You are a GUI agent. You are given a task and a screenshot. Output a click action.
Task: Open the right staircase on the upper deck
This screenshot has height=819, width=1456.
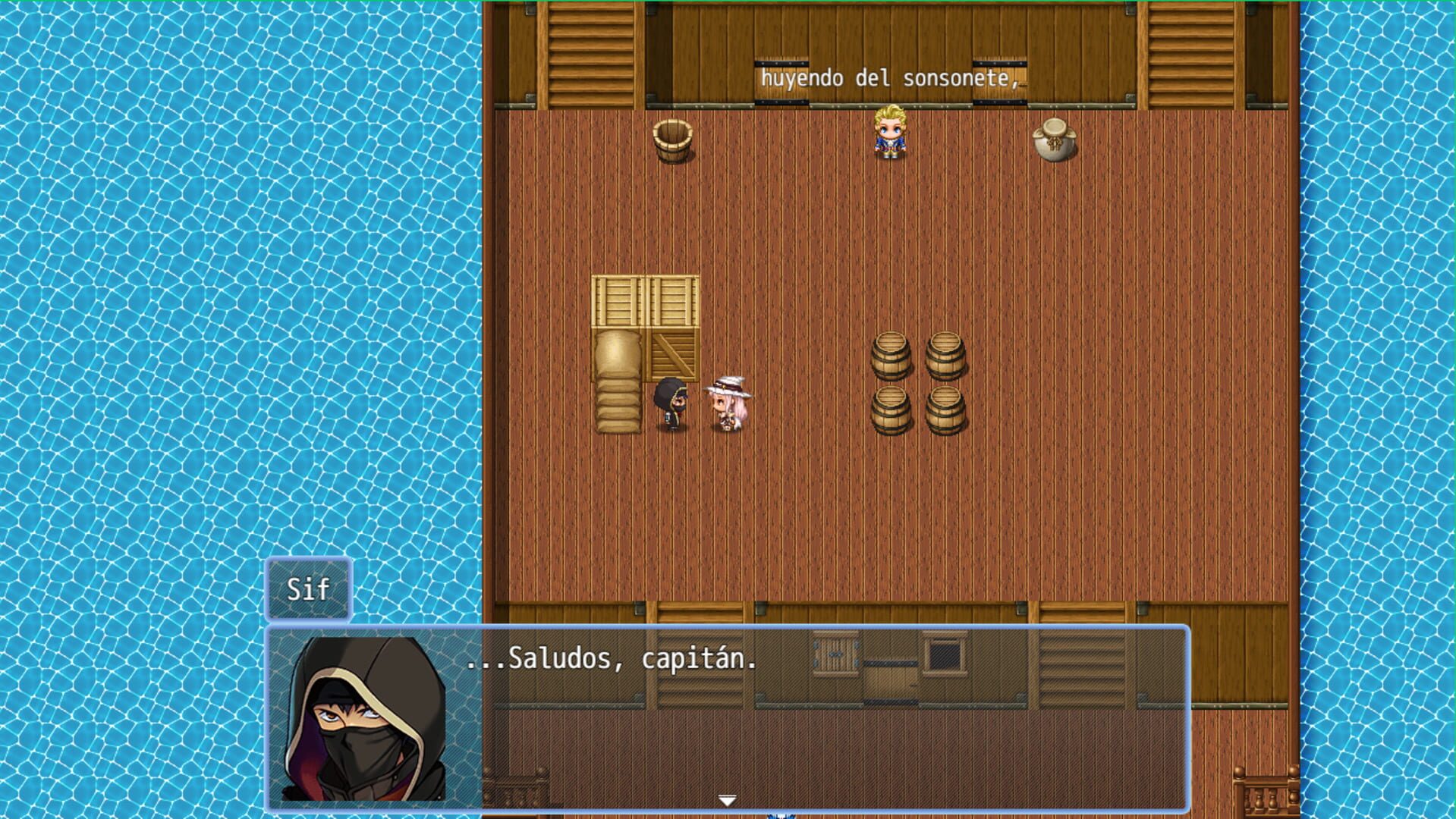tap(1191, 53)
